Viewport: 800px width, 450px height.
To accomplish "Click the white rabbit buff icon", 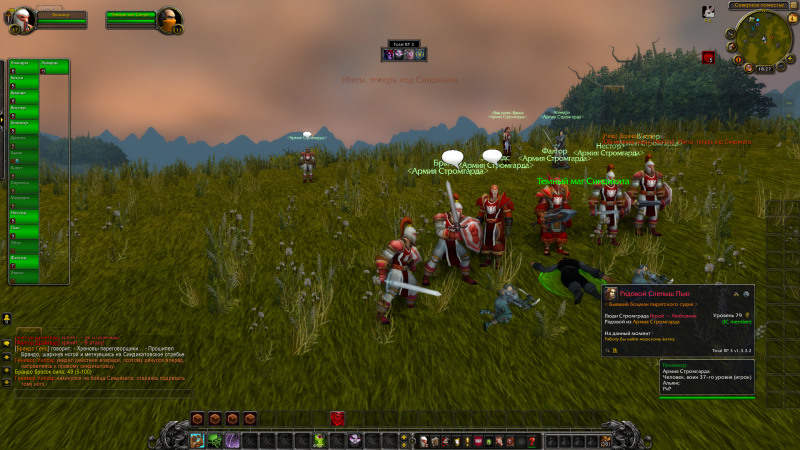I will click(708, 11).
